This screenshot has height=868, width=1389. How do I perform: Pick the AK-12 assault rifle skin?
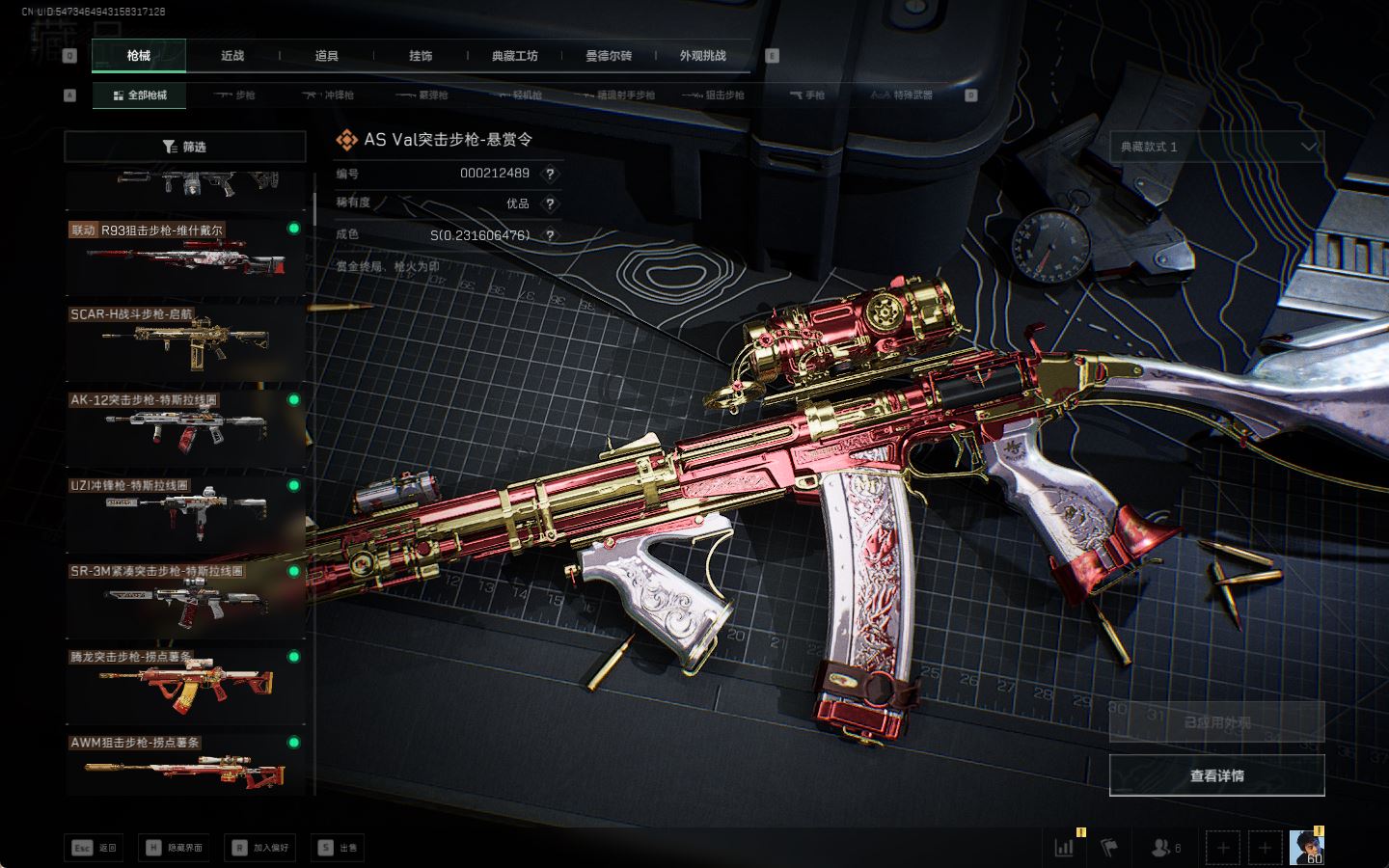tap(184, 427)
